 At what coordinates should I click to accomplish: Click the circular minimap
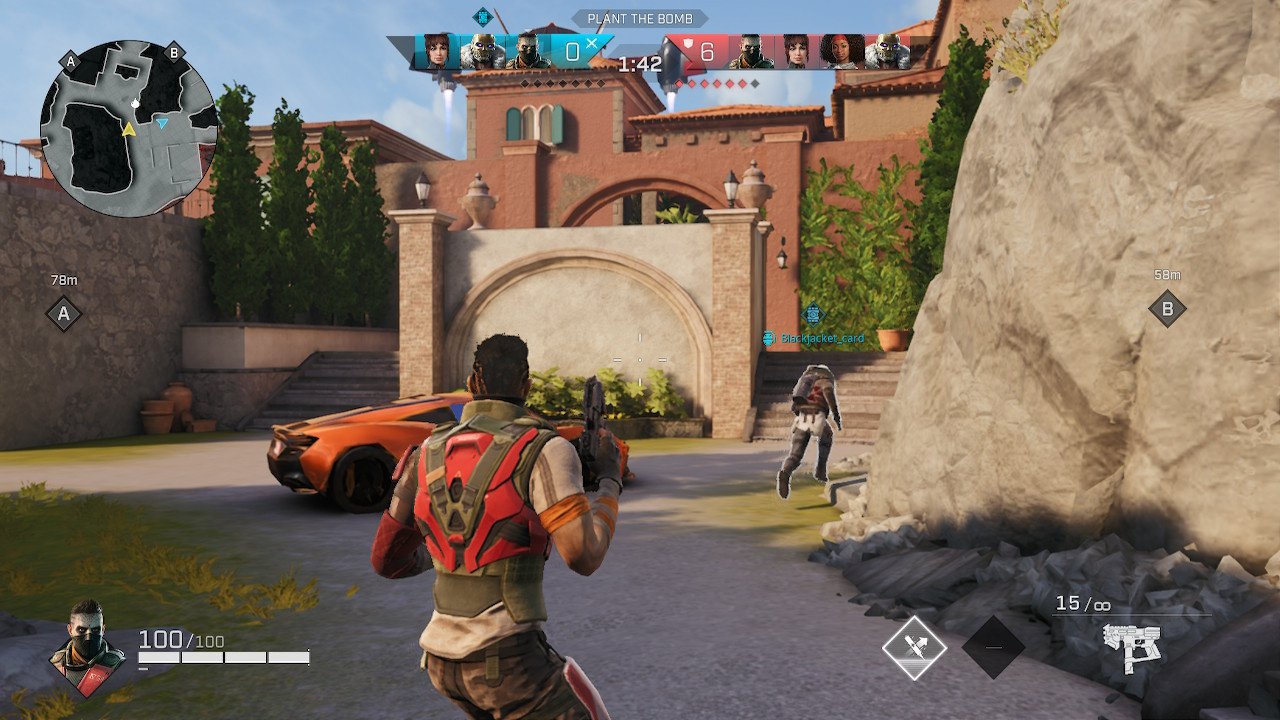(129, 129)
